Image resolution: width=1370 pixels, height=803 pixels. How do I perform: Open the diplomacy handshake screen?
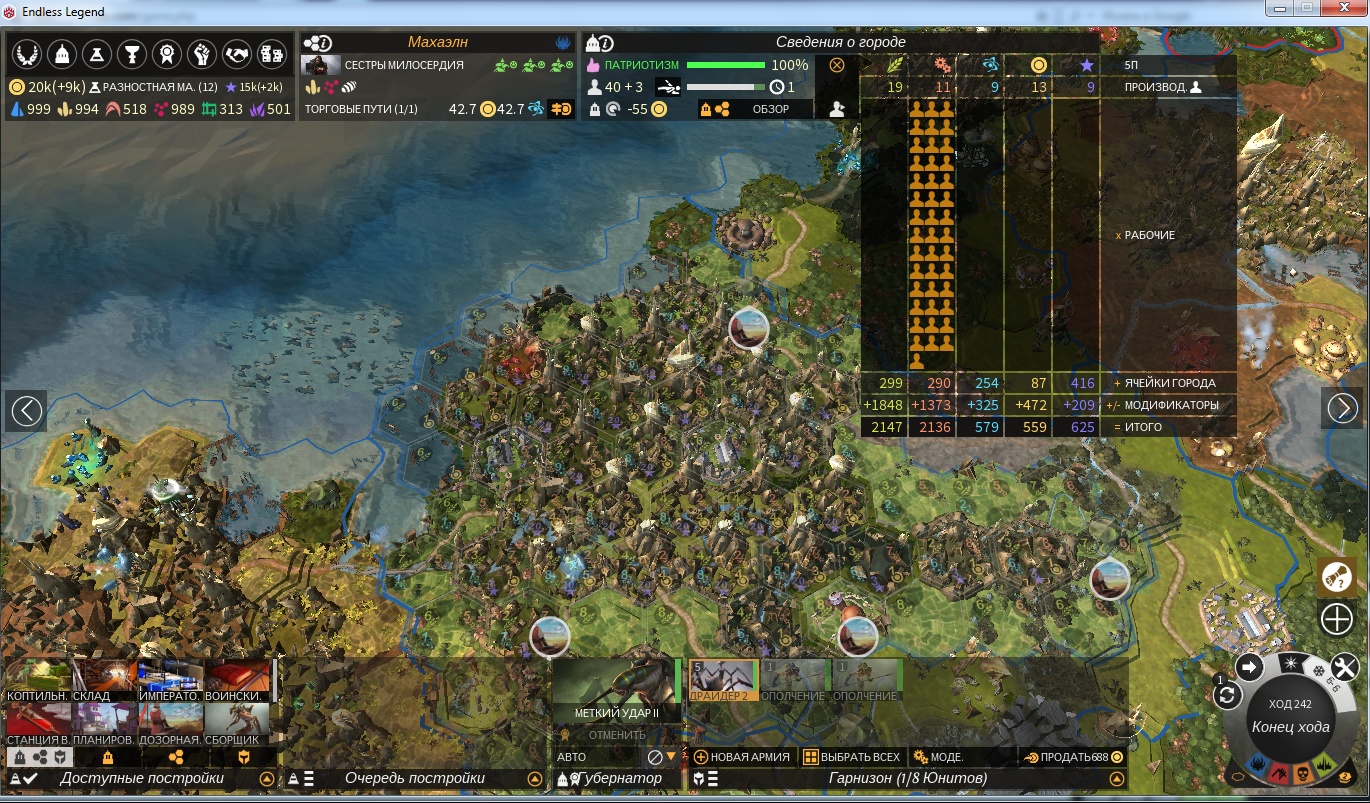point(236,53)
